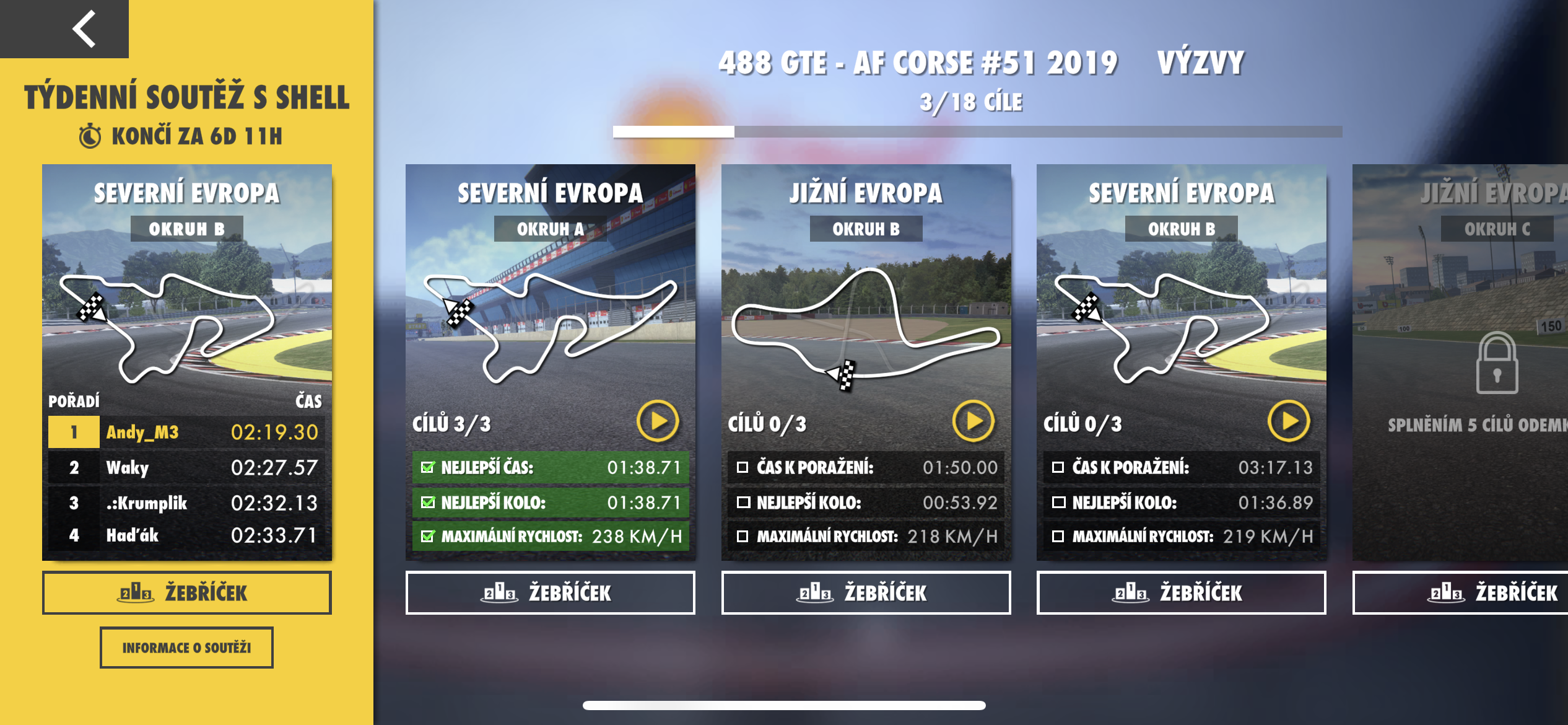Open Informace o soutěži
1568x725 pixels.
[186, 648]
